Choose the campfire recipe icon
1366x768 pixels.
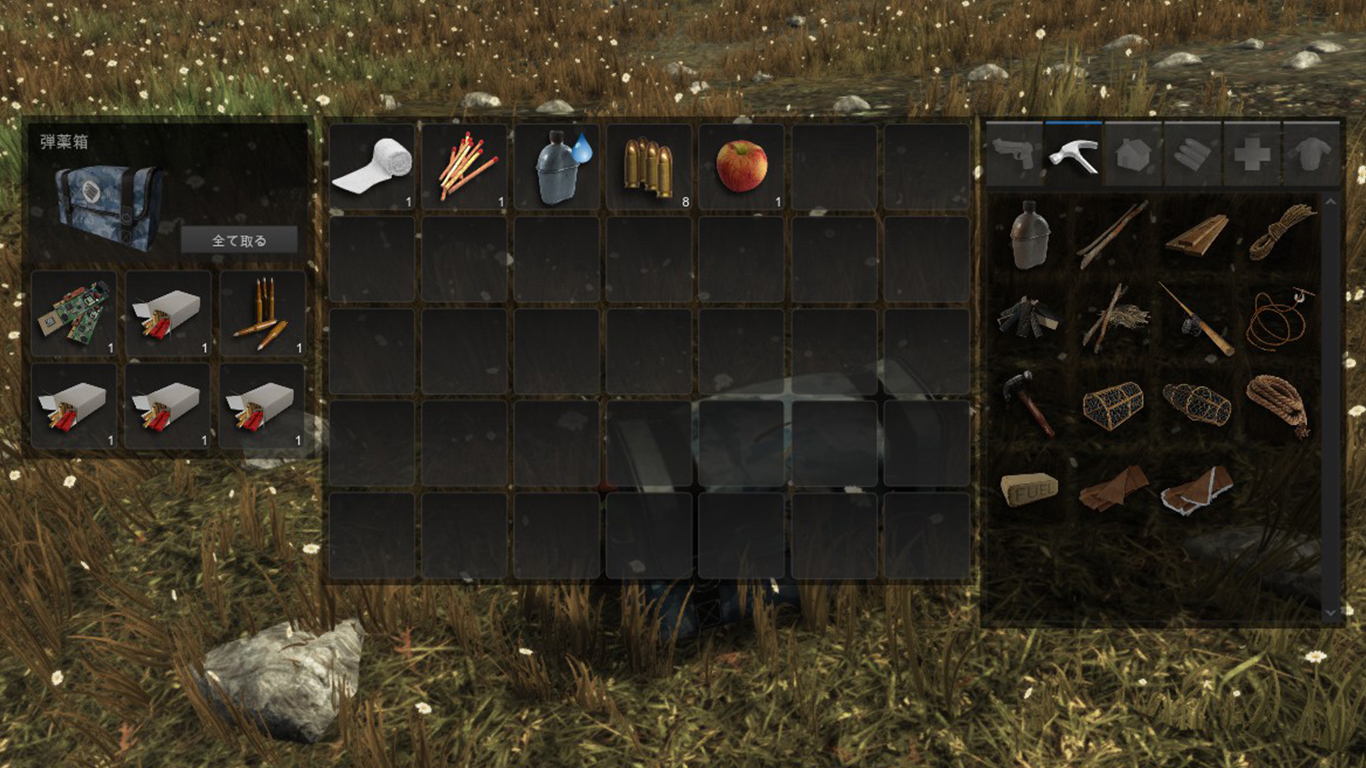(1028, 319)
